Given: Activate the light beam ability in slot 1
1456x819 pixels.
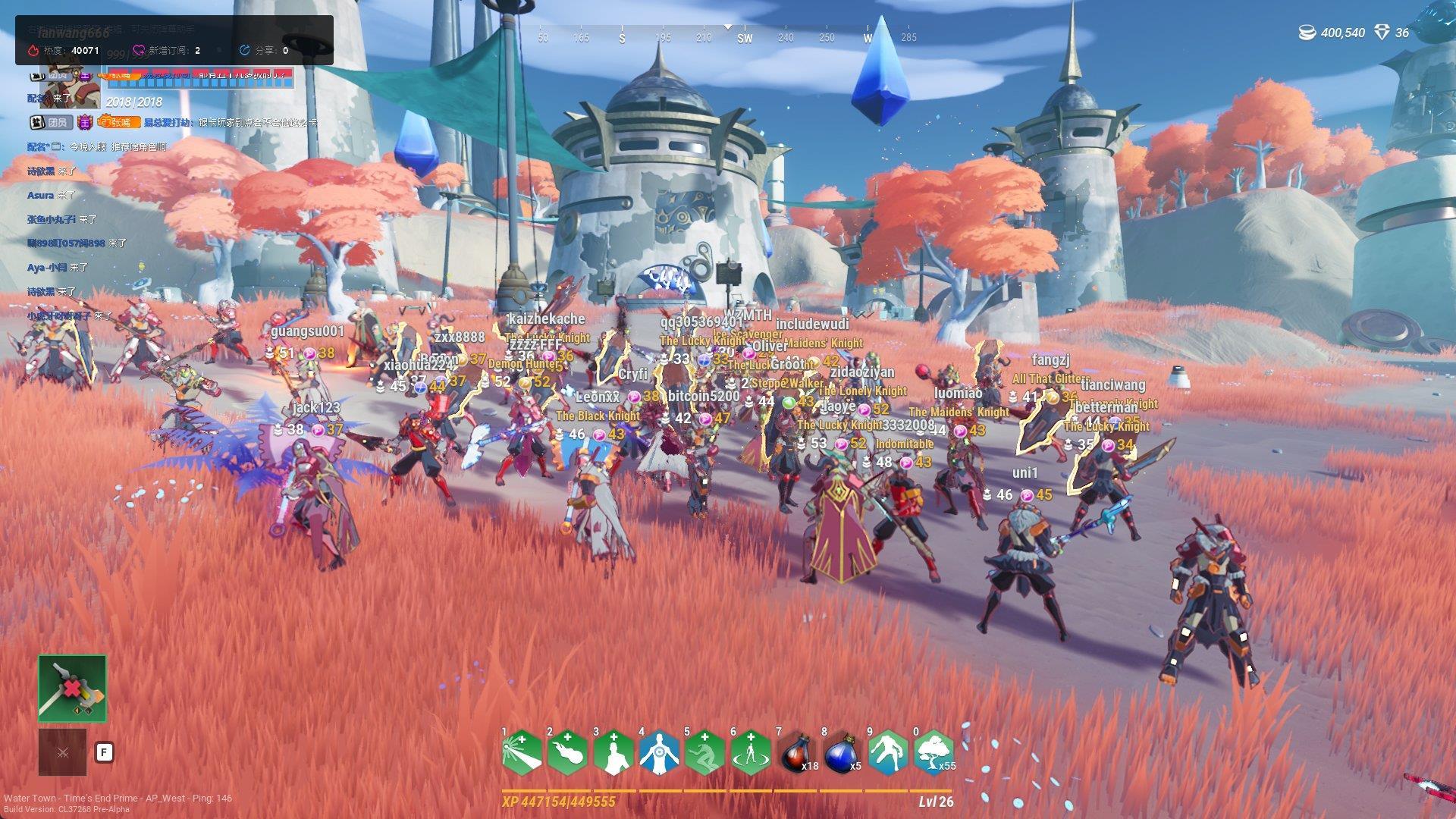Looking at the screenshot, I should (522, 753).
